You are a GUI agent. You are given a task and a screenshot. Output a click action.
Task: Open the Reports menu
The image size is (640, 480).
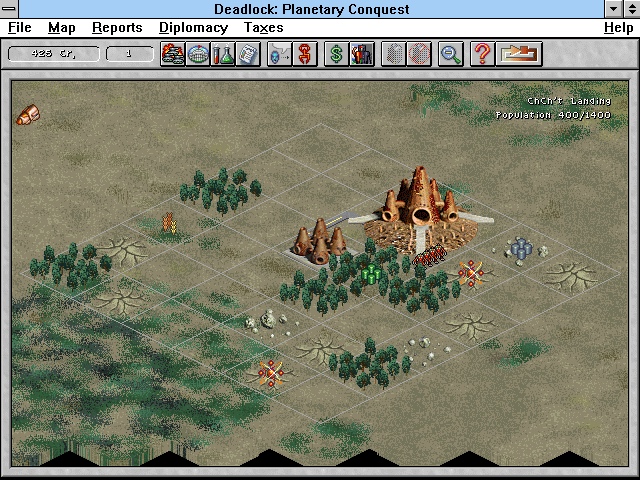(x=117, y=28)
